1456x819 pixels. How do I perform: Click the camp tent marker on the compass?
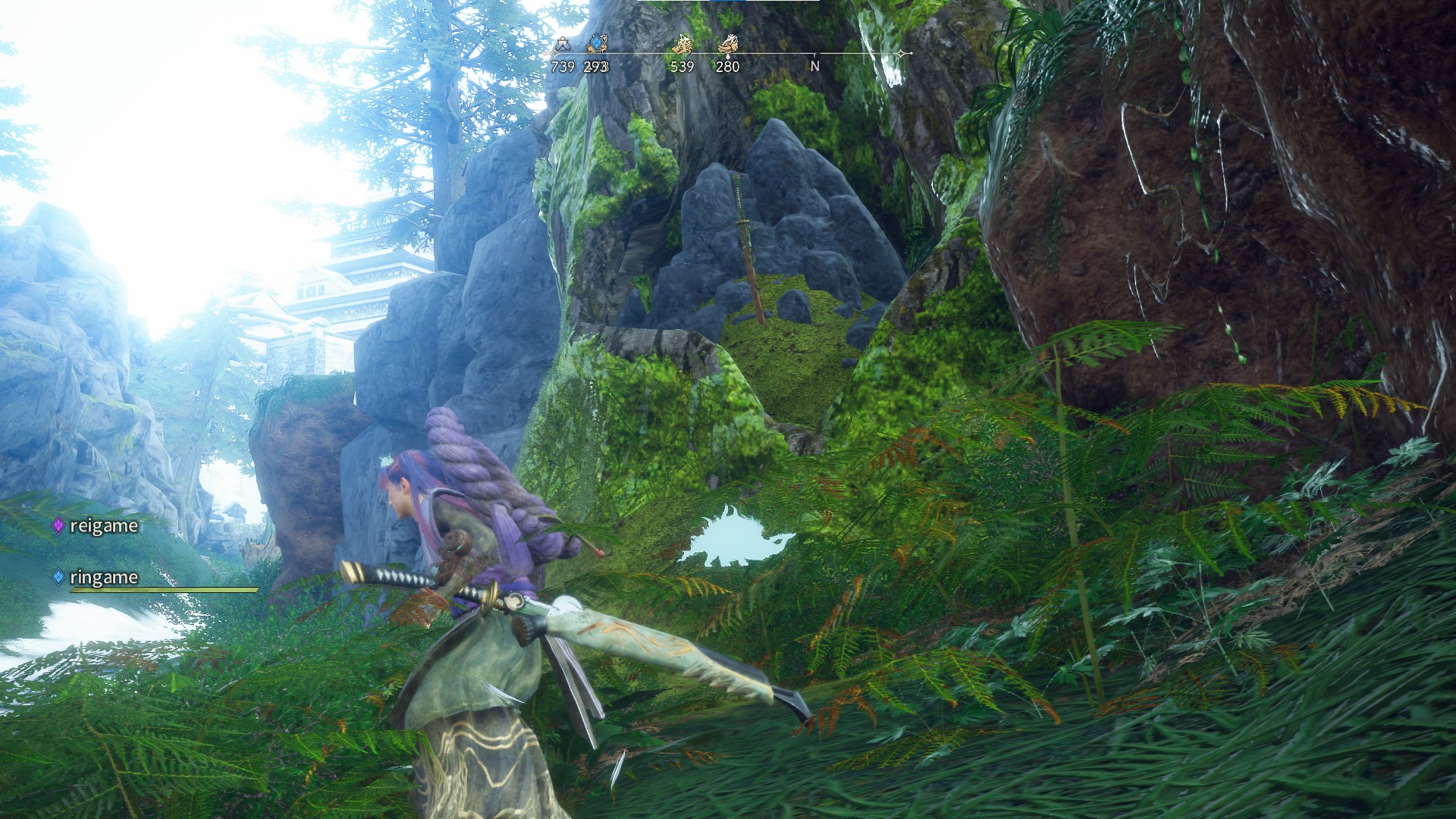point(562,45)
